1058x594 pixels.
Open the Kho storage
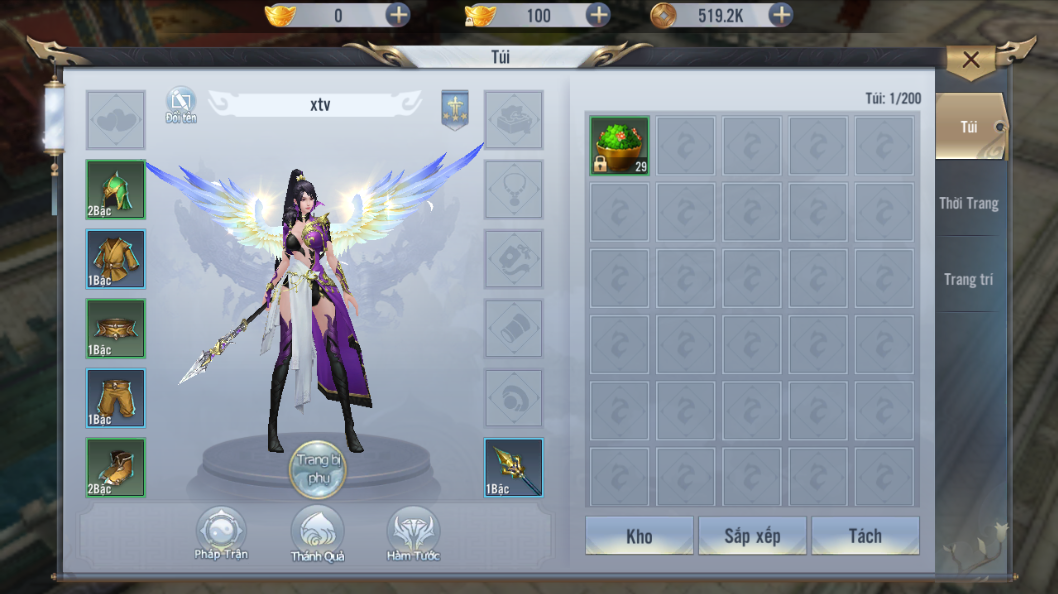click(x=639, y=536)
